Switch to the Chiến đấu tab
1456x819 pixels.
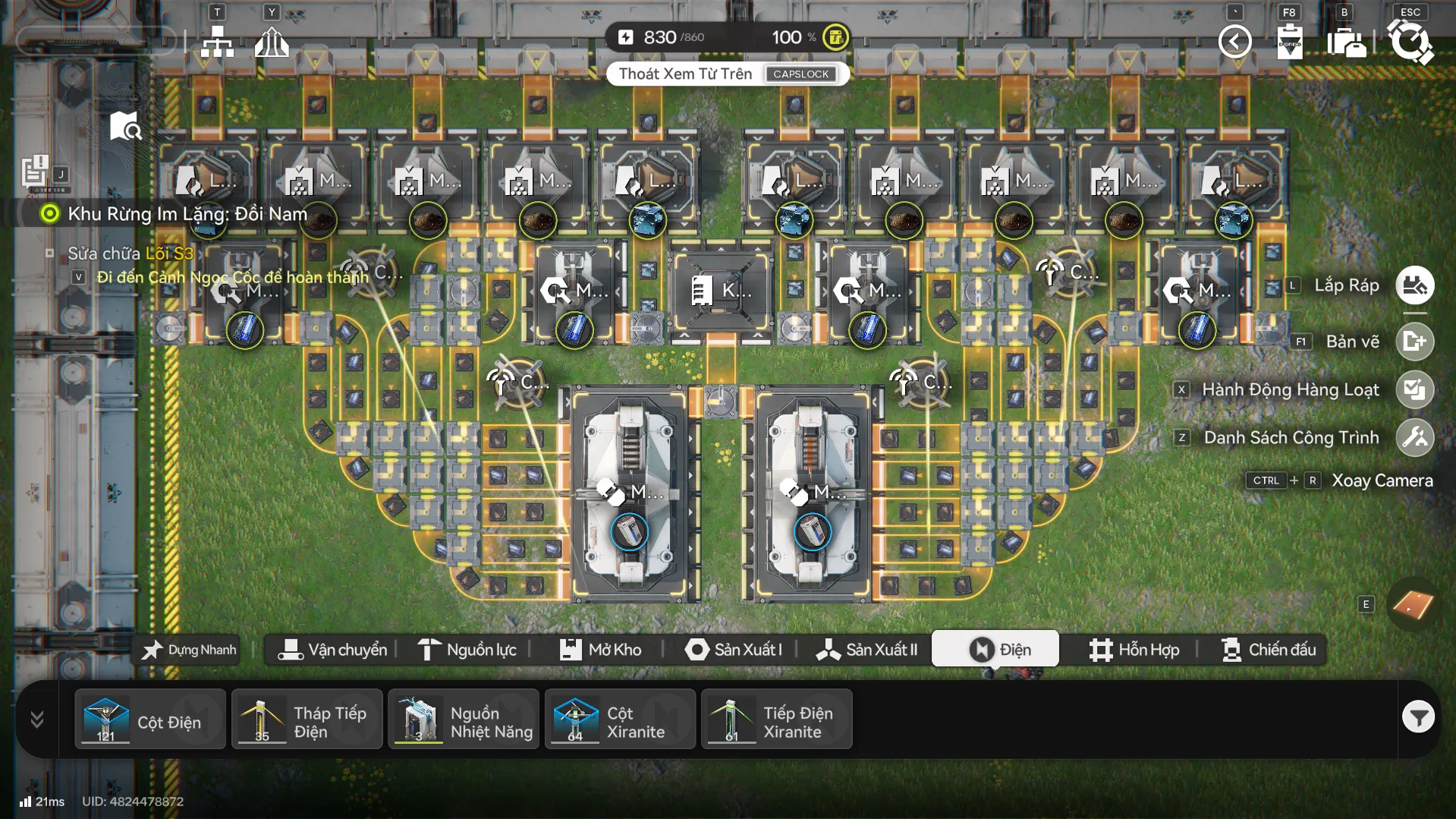(x=1269, y=650)
